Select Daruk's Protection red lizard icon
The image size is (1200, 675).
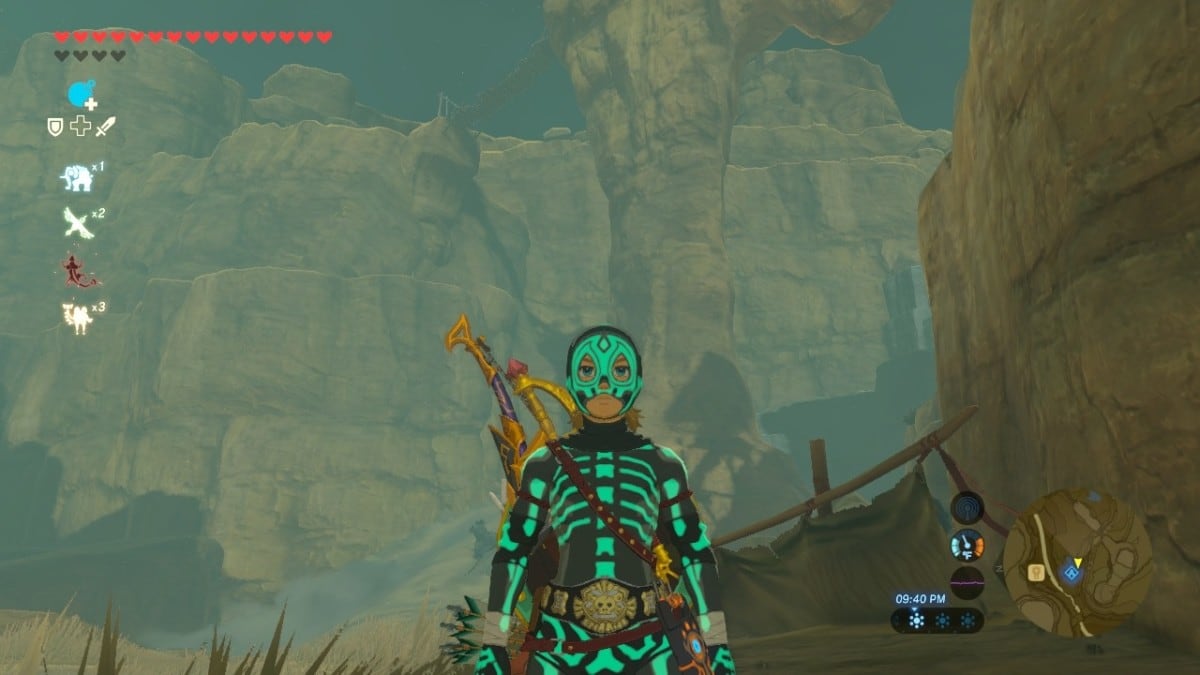pyautogui.click(x=76, y=269)
